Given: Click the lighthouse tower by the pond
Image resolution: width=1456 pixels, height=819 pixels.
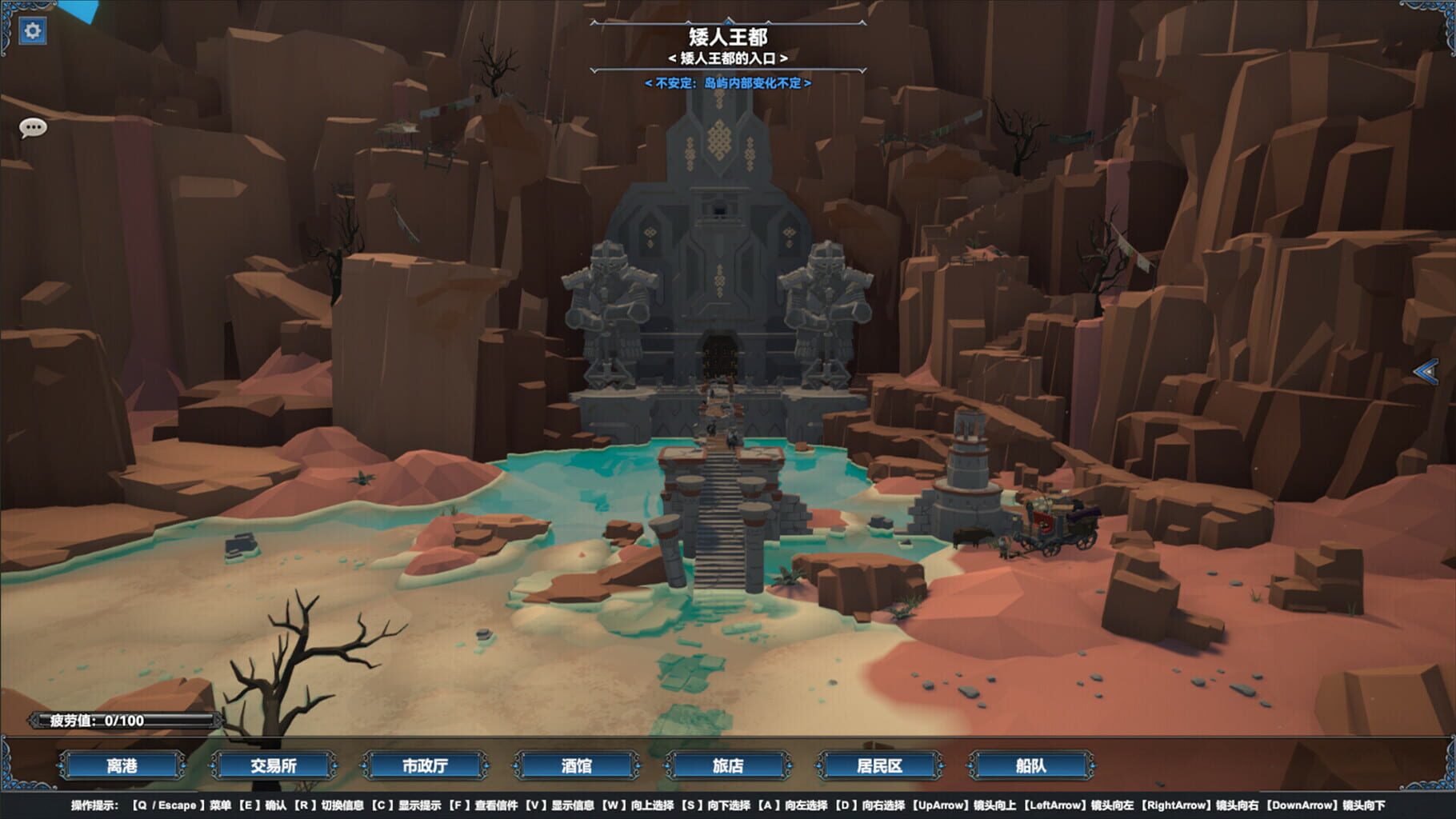Looking at the screenshot, I should coord(968,464).
